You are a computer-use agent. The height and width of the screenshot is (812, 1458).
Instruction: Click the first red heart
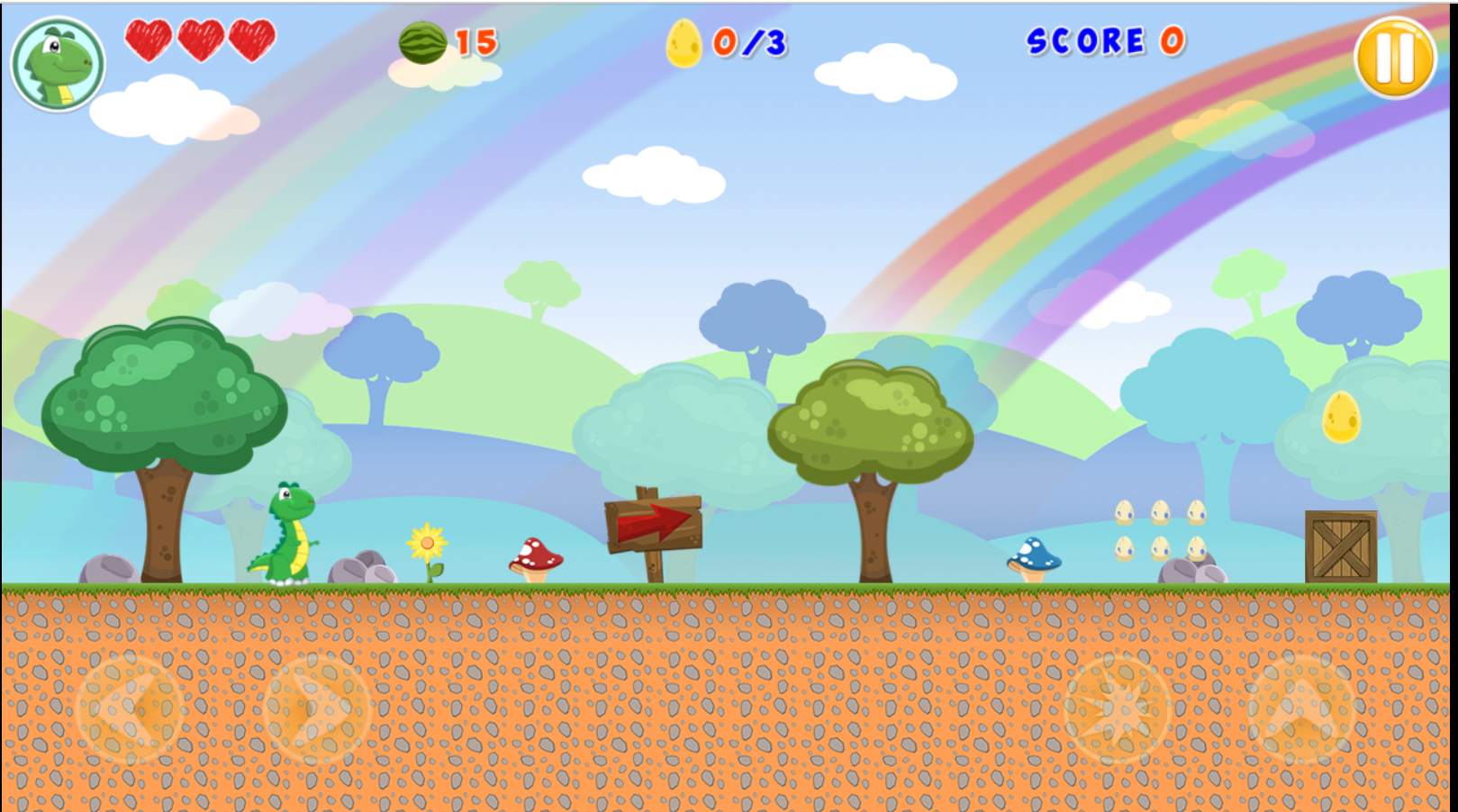[147, 41]
